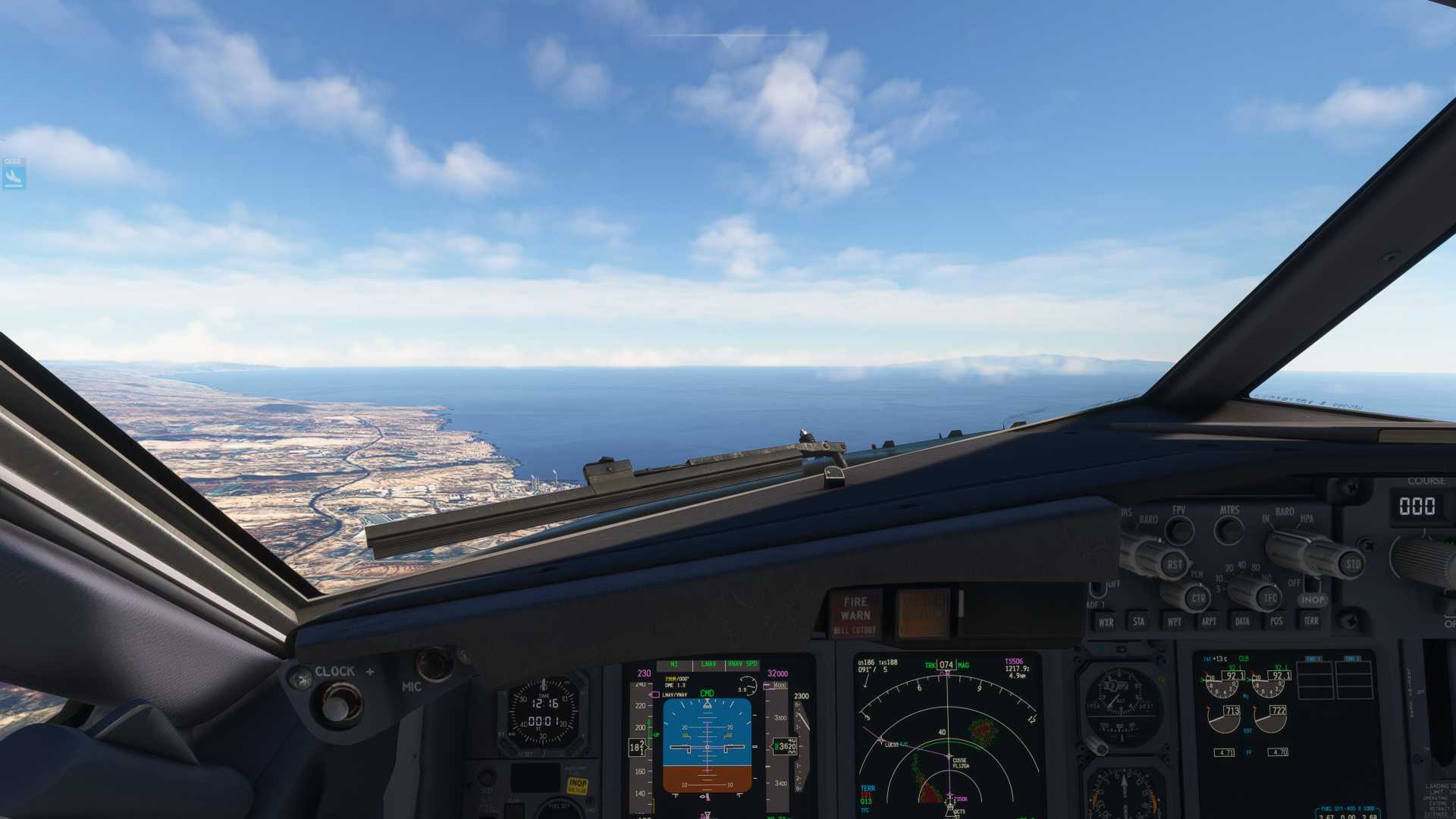Toggle the POS position map button
This screenshot has width=1456, height=819.
point(1276,622)
